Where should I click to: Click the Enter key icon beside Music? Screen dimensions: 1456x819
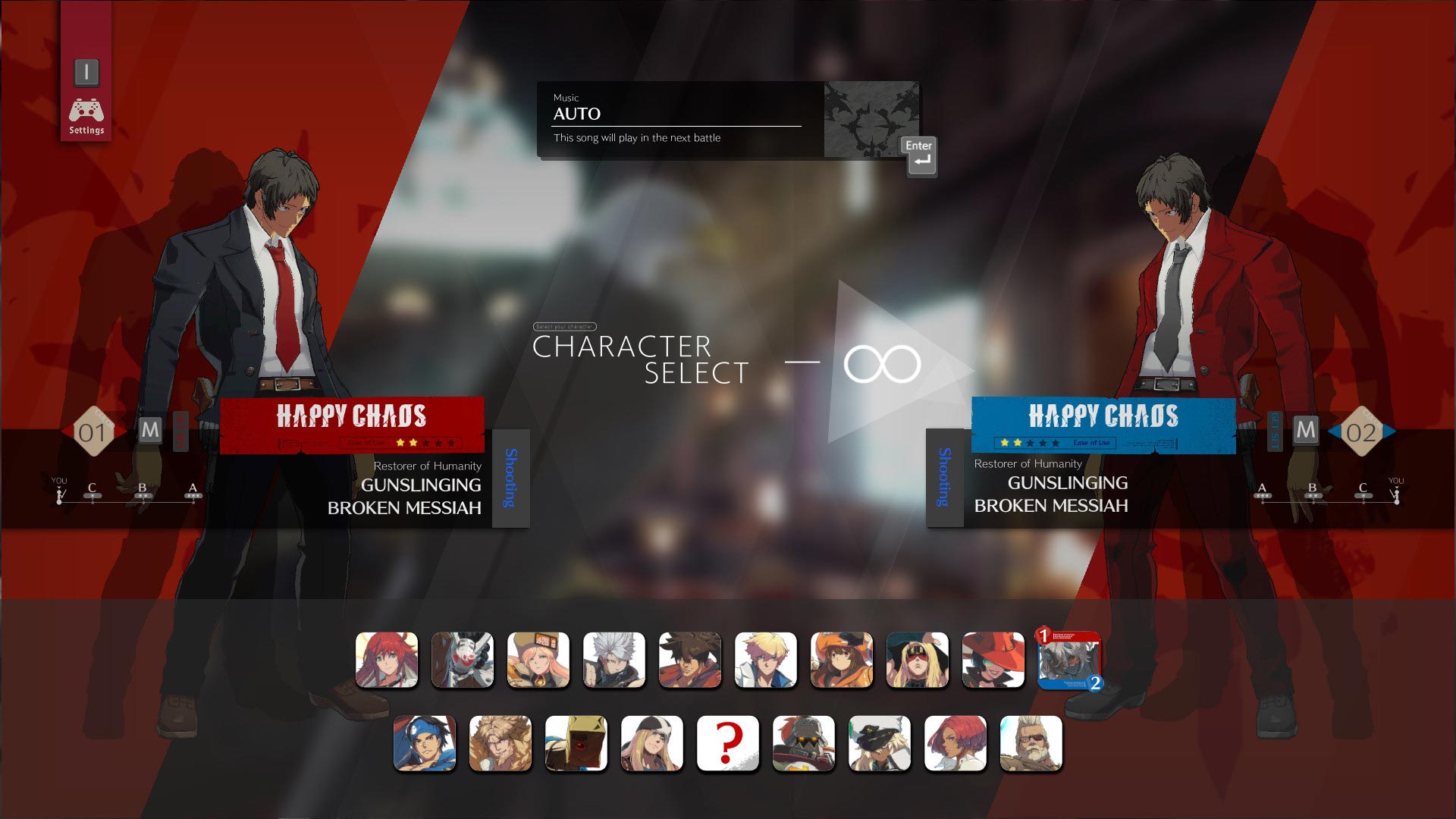(918, 157)
